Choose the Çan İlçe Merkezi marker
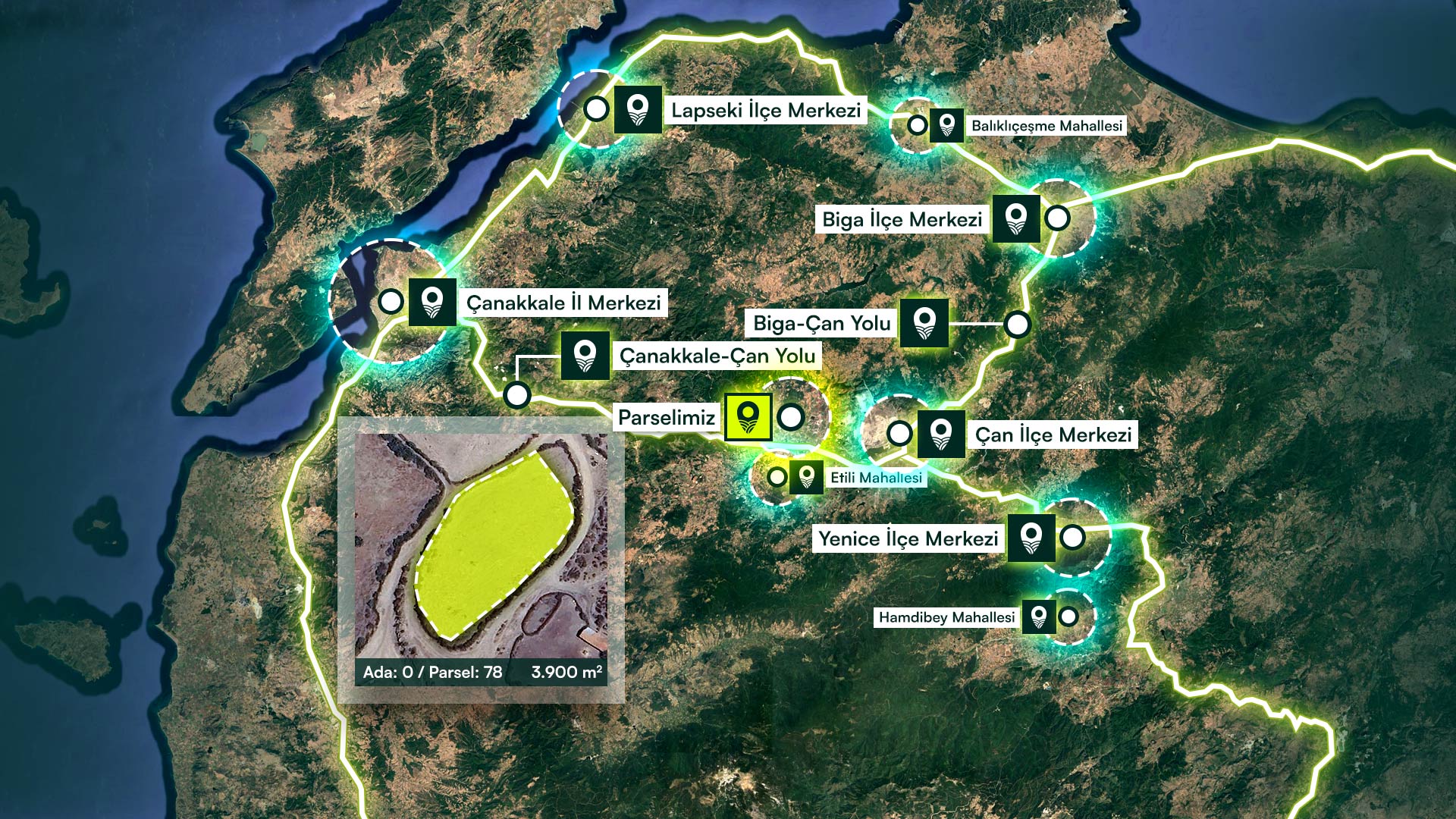 click(940, 435)
